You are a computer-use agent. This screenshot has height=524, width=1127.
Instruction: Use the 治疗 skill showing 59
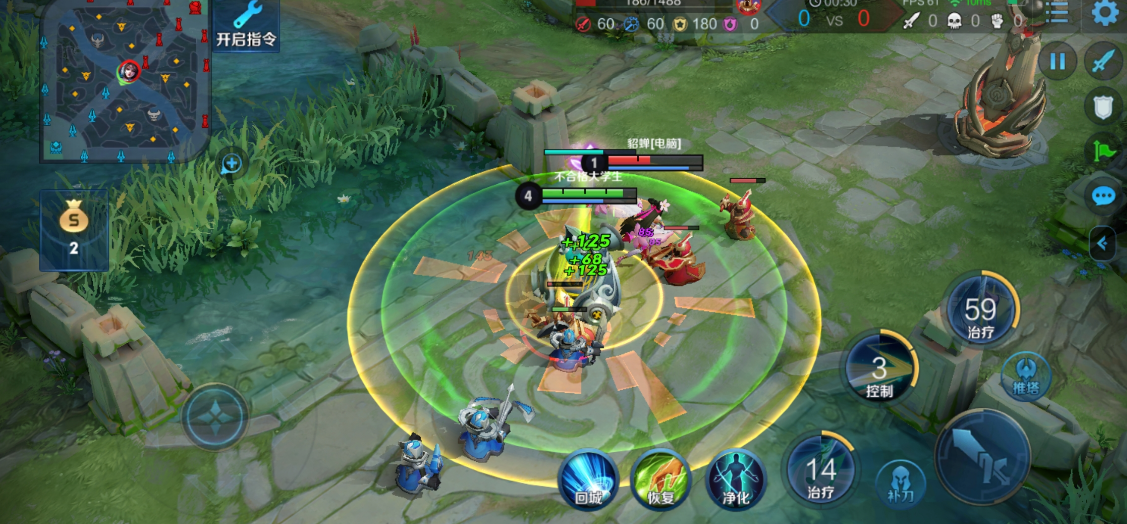[x=981, y=309]
